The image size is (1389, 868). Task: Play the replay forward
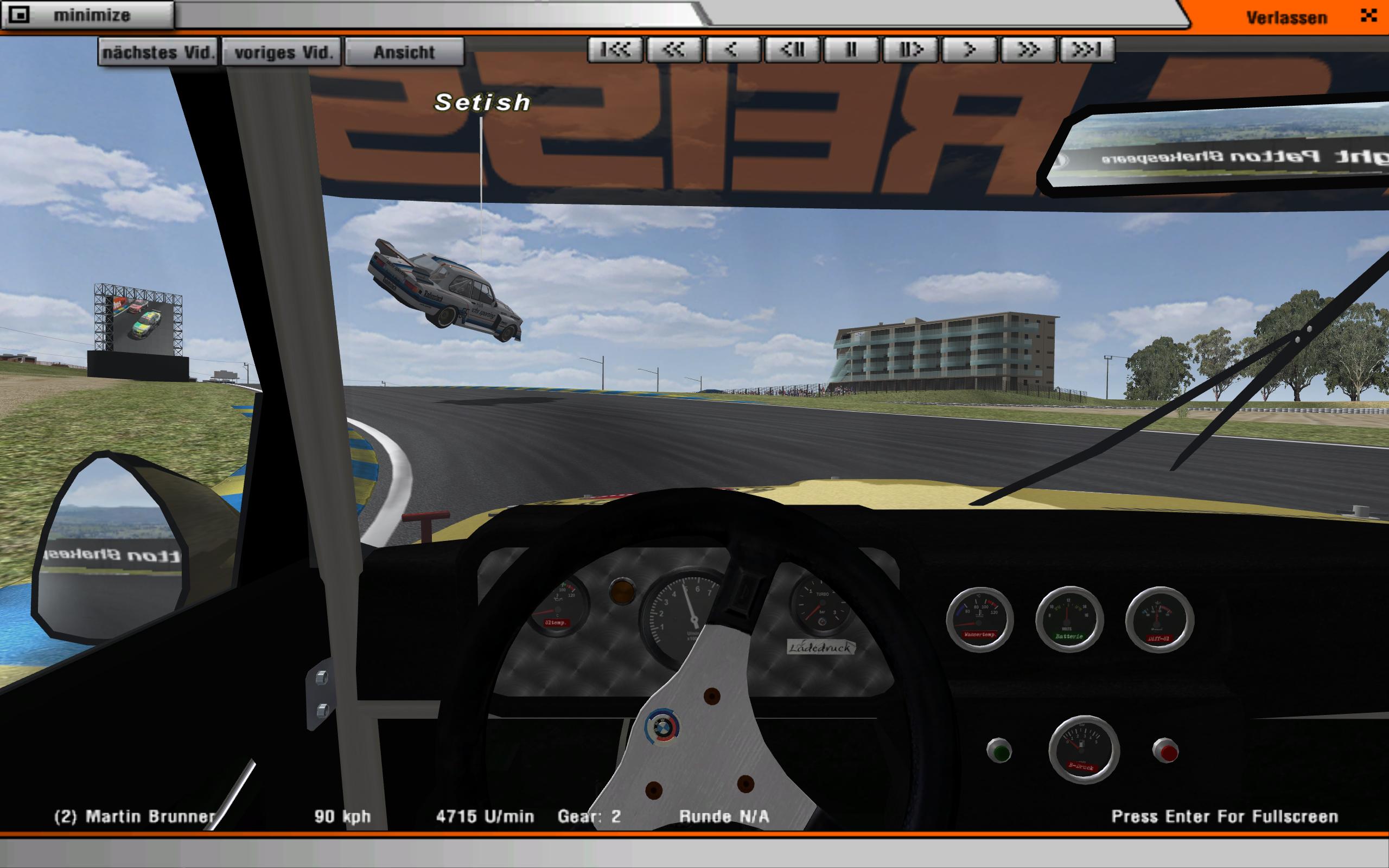click(x=970, y=50)
